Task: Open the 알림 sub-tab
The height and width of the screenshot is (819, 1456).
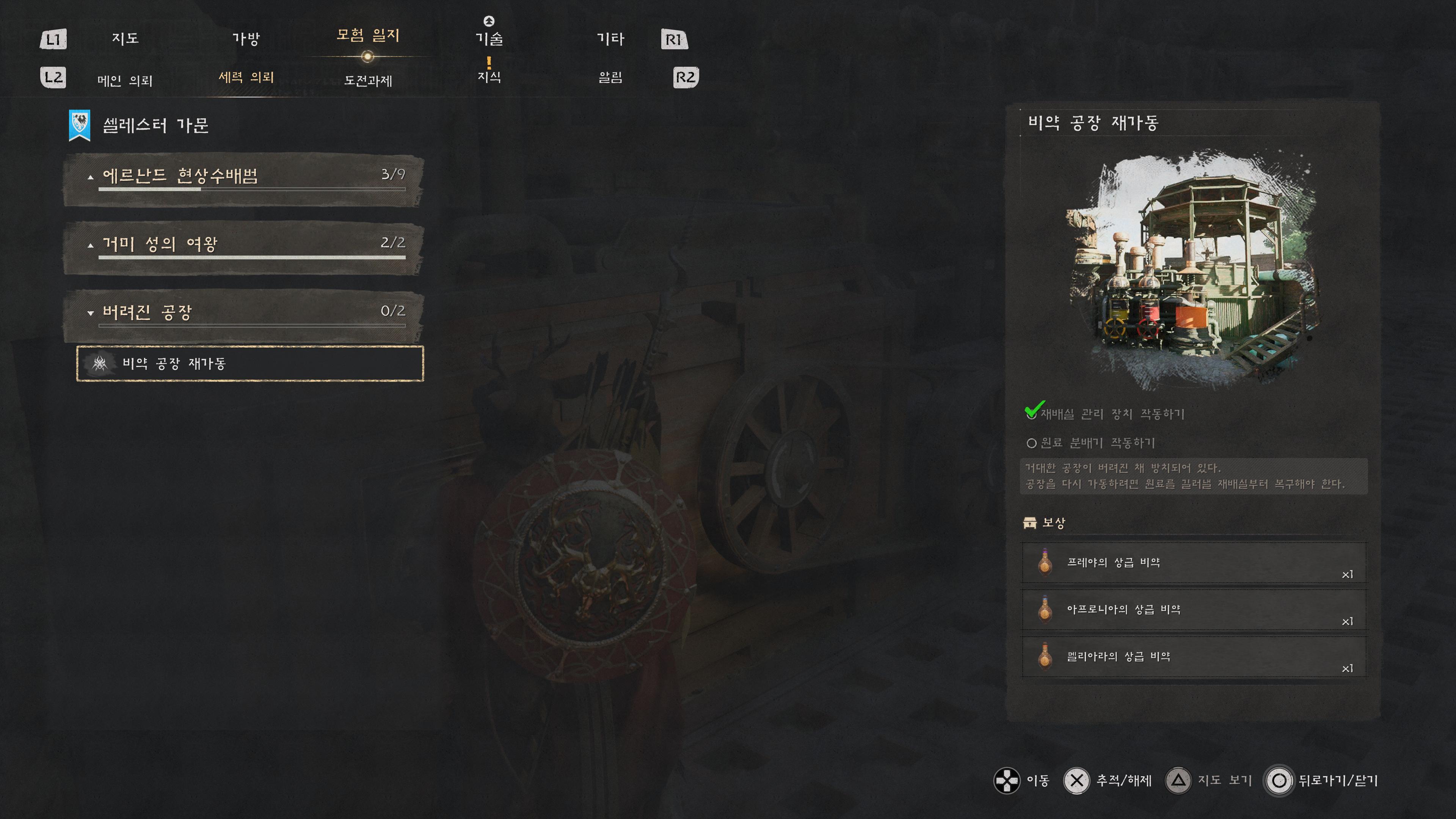Action: (x=610, y=77)
